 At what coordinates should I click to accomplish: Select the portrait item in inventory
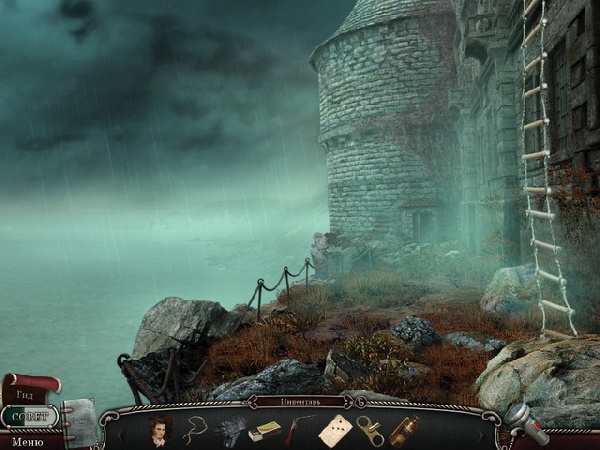click(x=158, y=430)
